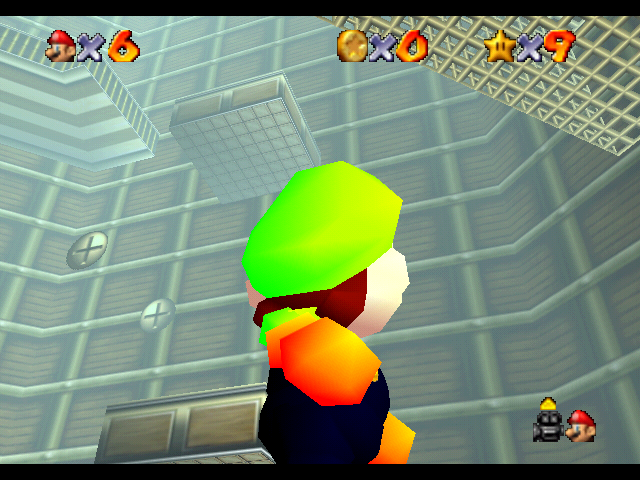Toggle the Lakitu camera mode icon
Viewport: 640px width, 480px height.
coord(546,423)
